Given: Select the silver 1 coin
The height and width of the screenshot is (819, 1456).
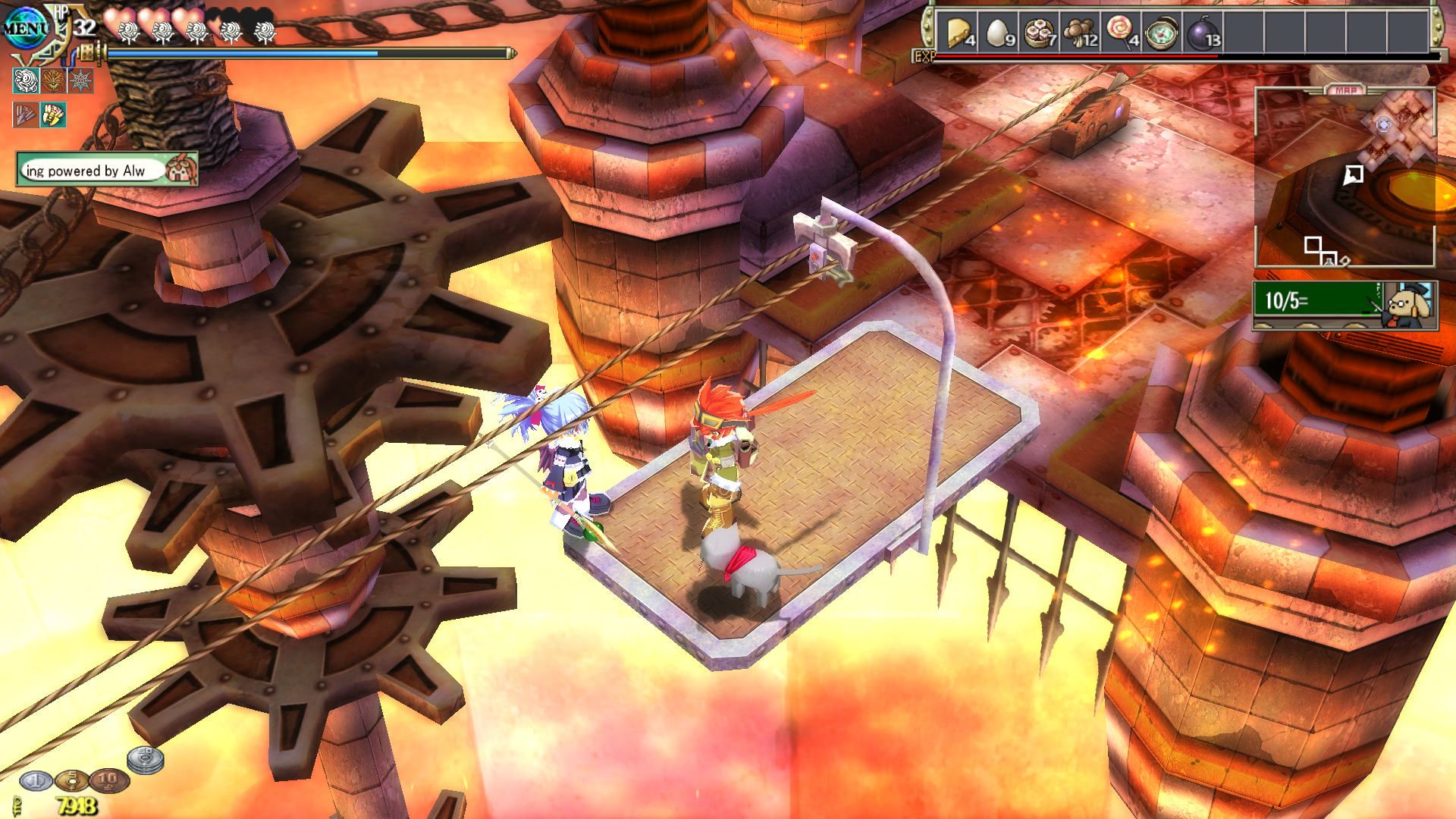Looking at the screenshot, I should pyautogui.click(x=35, y=780).
